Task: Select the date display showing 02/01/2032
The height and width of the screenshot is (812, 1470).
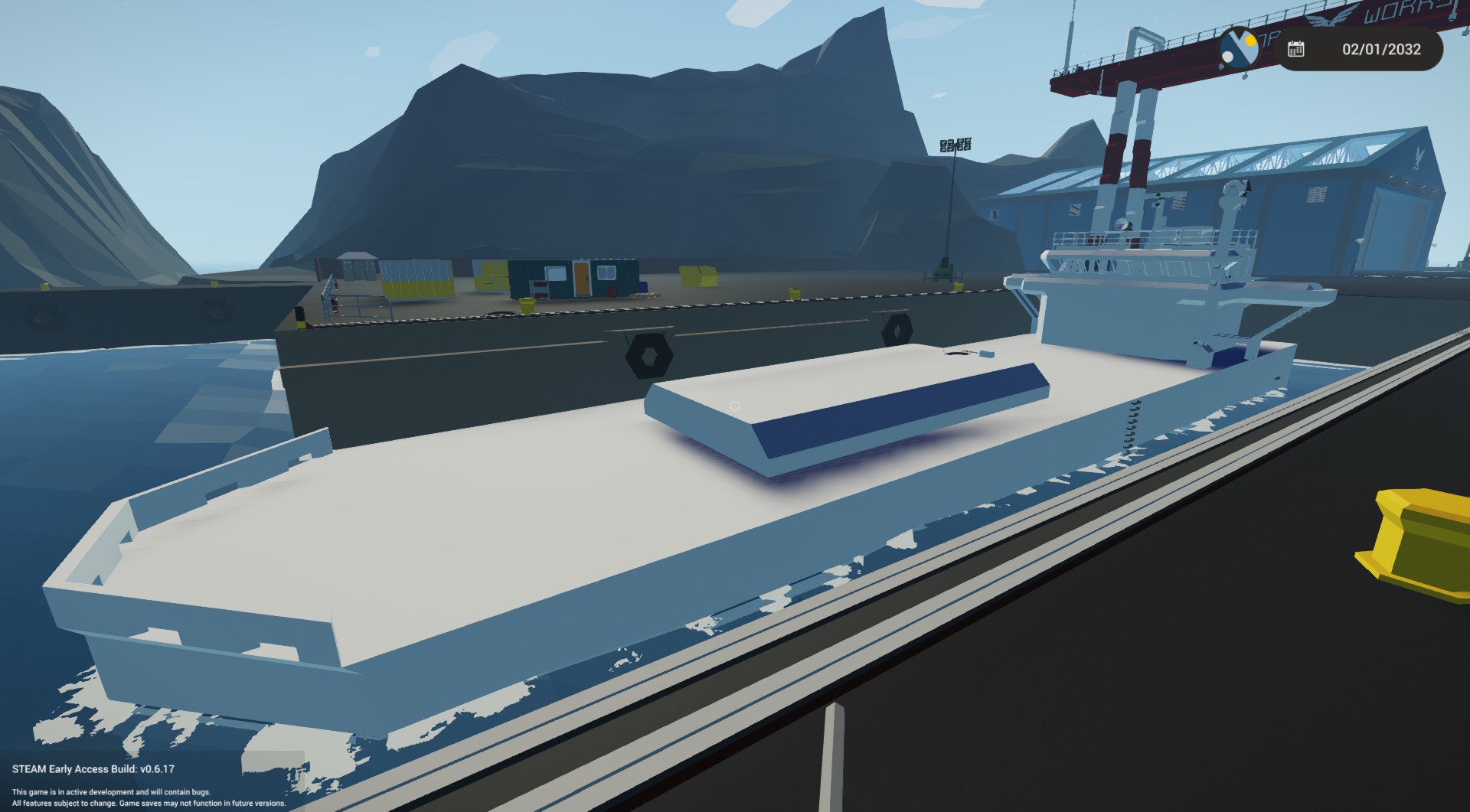Action: (1382, 50)
